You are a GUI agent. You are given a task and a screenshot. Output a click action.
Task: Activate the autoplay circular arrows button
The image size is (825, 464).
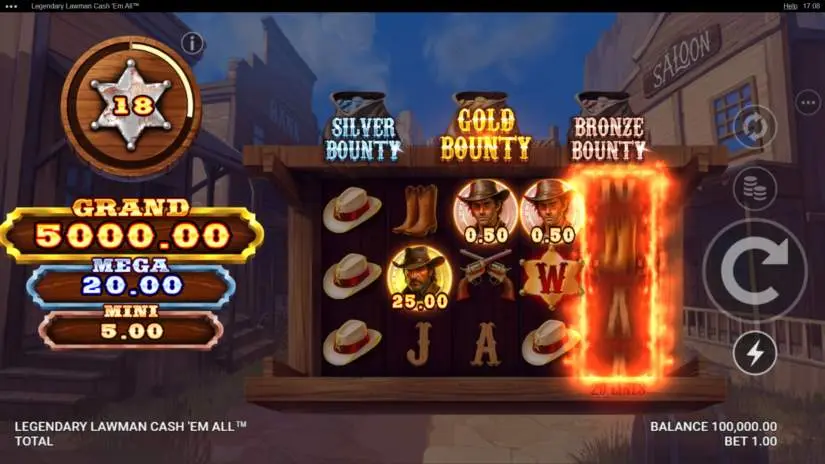pos(755,128)
